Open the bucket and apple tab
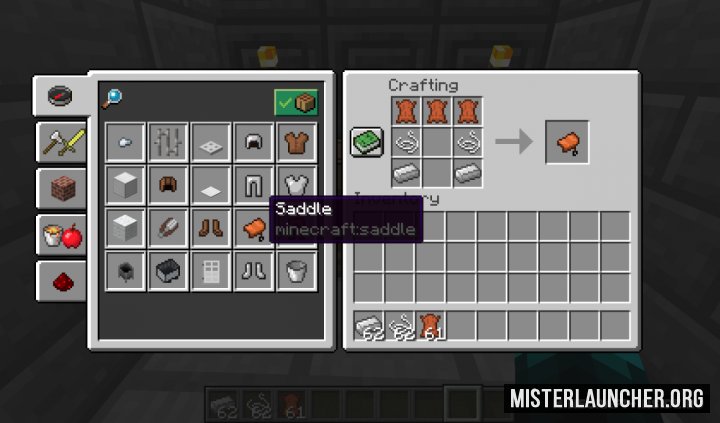Viewport: 720px width, 423px height. 60,235
